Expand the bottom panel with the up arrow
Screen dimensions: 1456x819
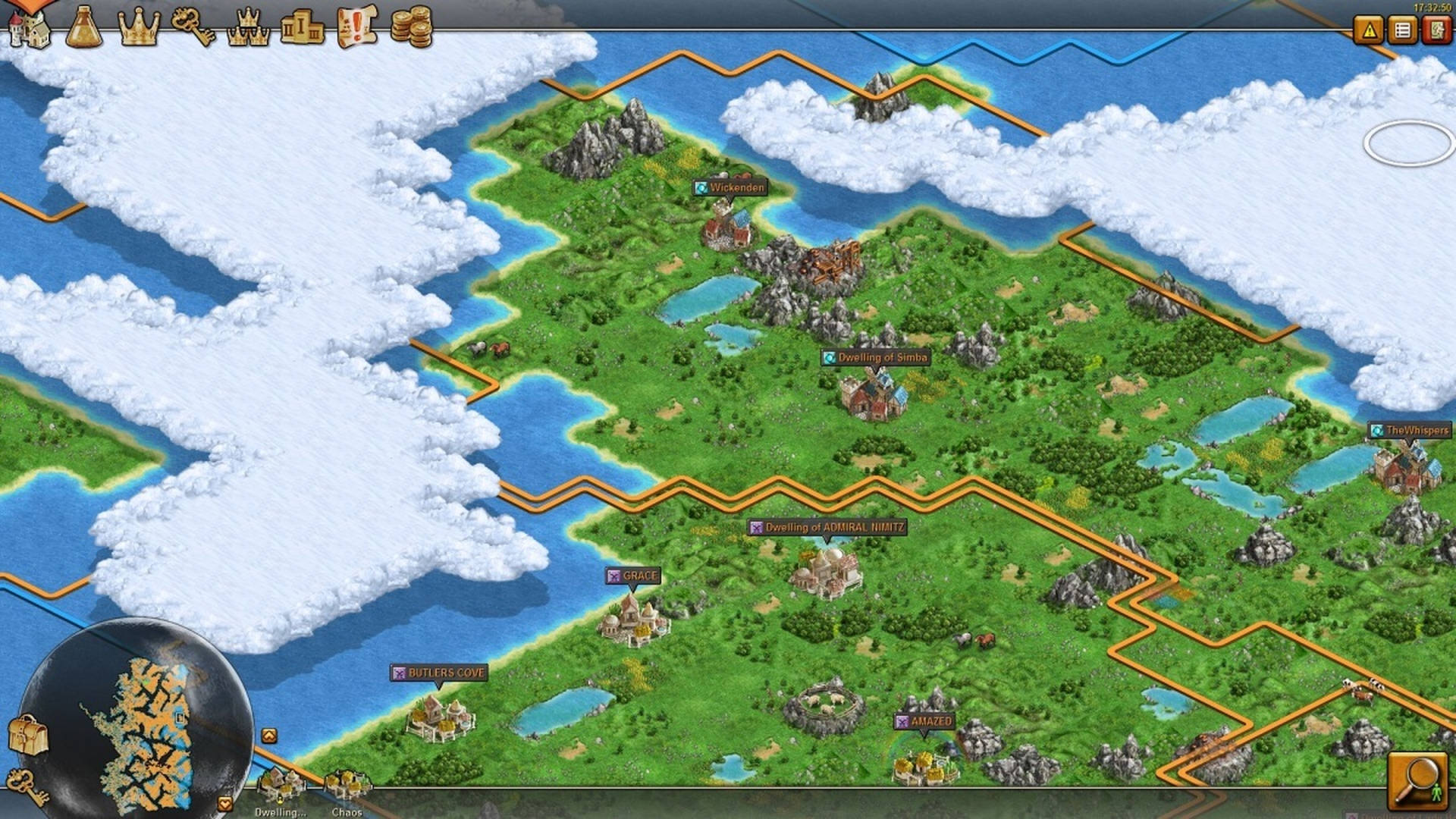tap(269, 735)
